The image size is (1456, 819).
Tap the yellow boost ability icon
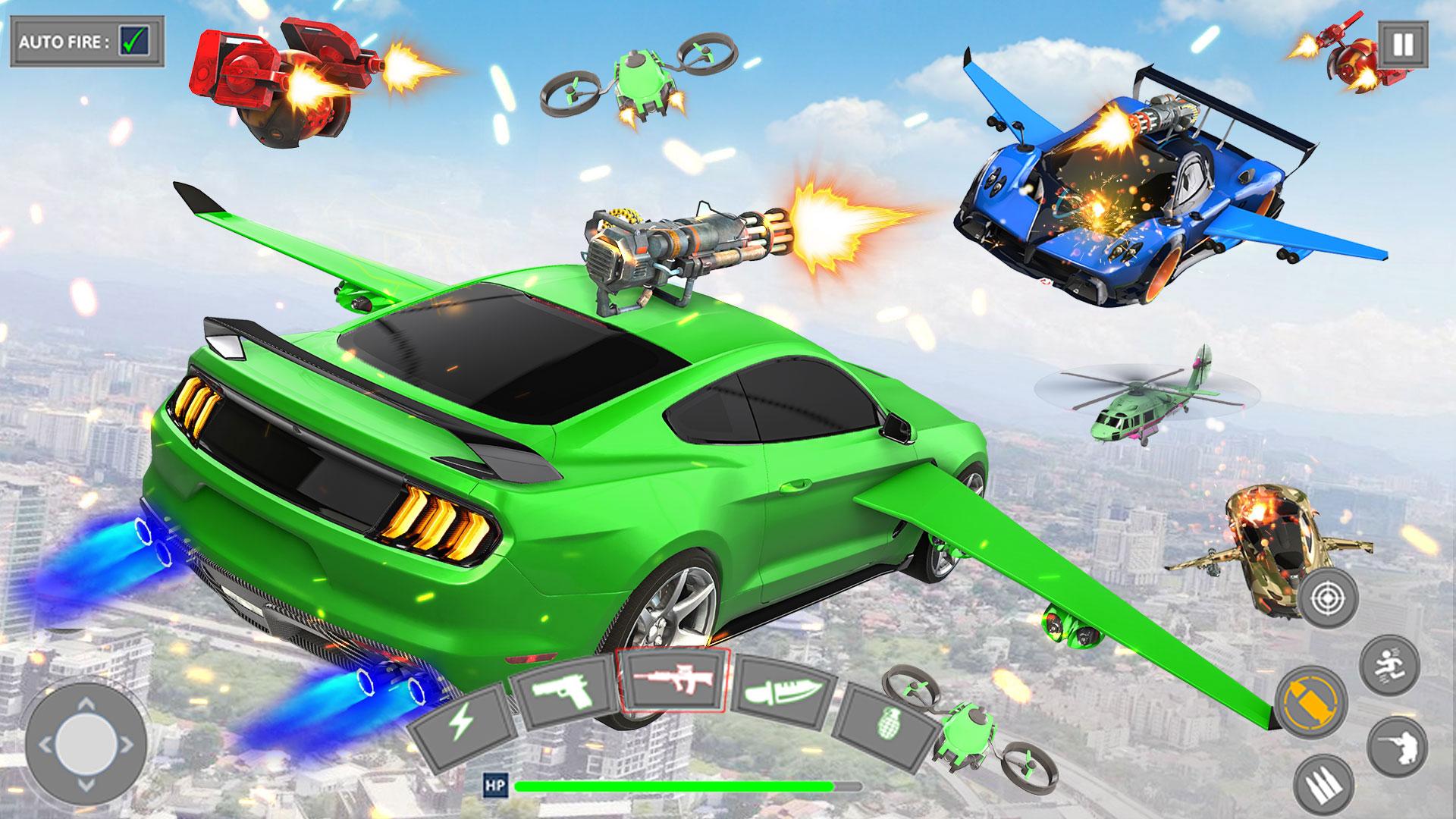click(x=1311, y=703)
